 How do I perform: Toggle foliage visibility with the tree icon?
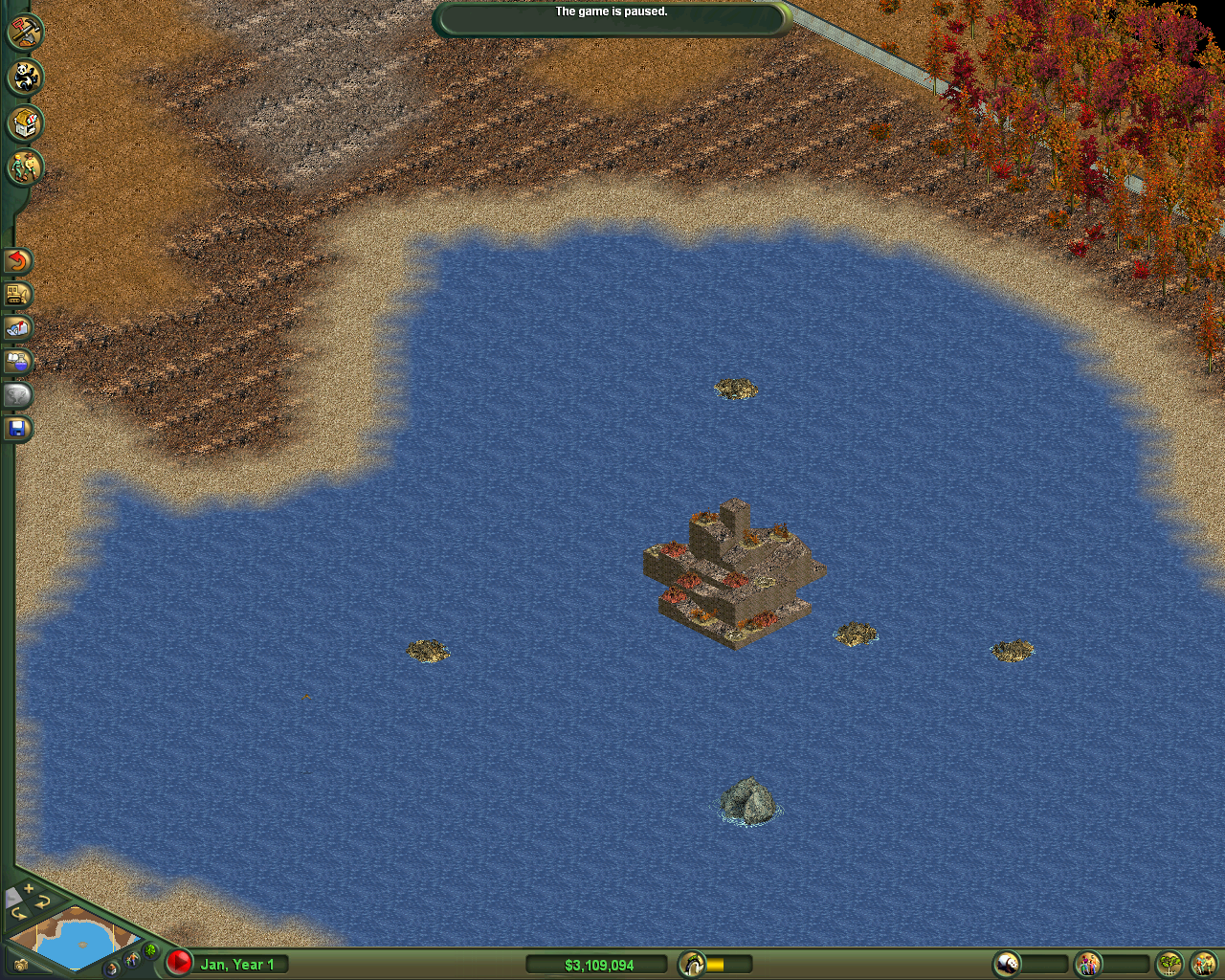click(x=151, y=950)
